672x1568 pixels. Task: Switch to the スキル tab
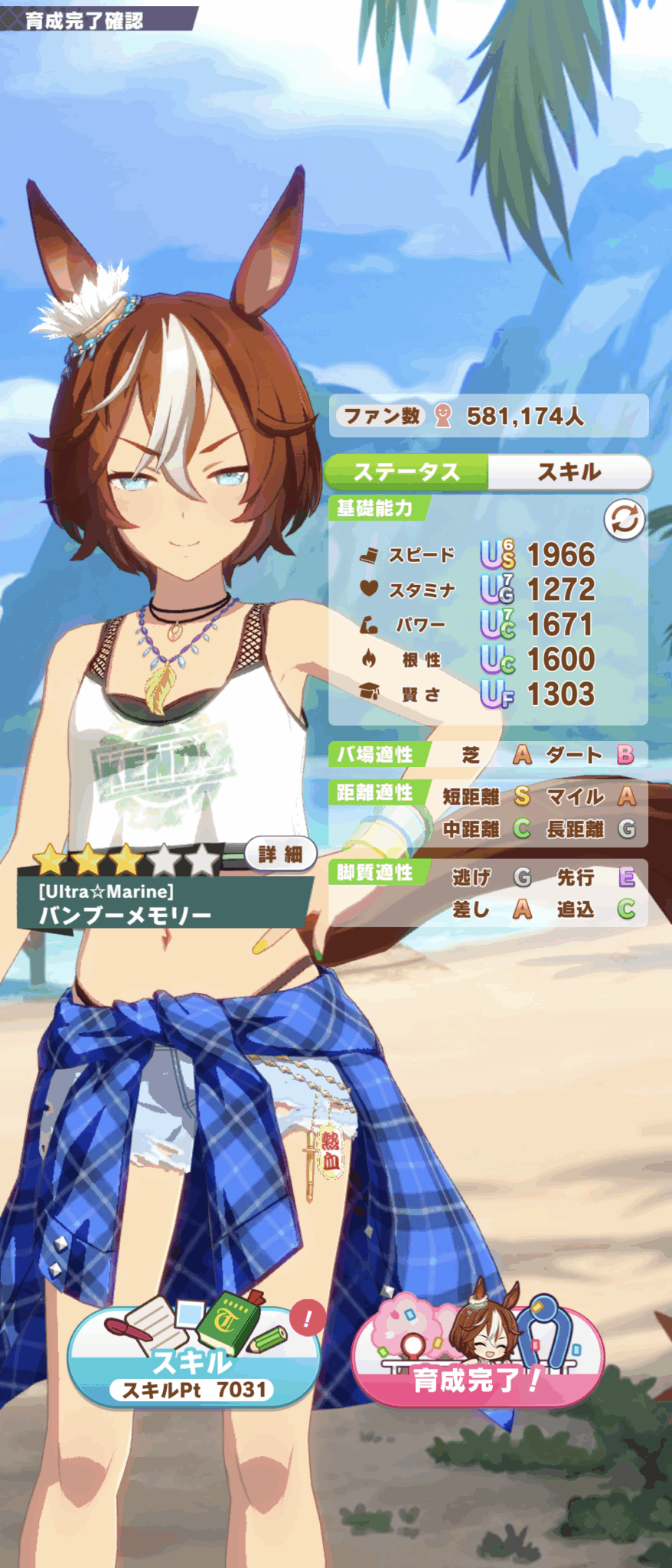569,472
